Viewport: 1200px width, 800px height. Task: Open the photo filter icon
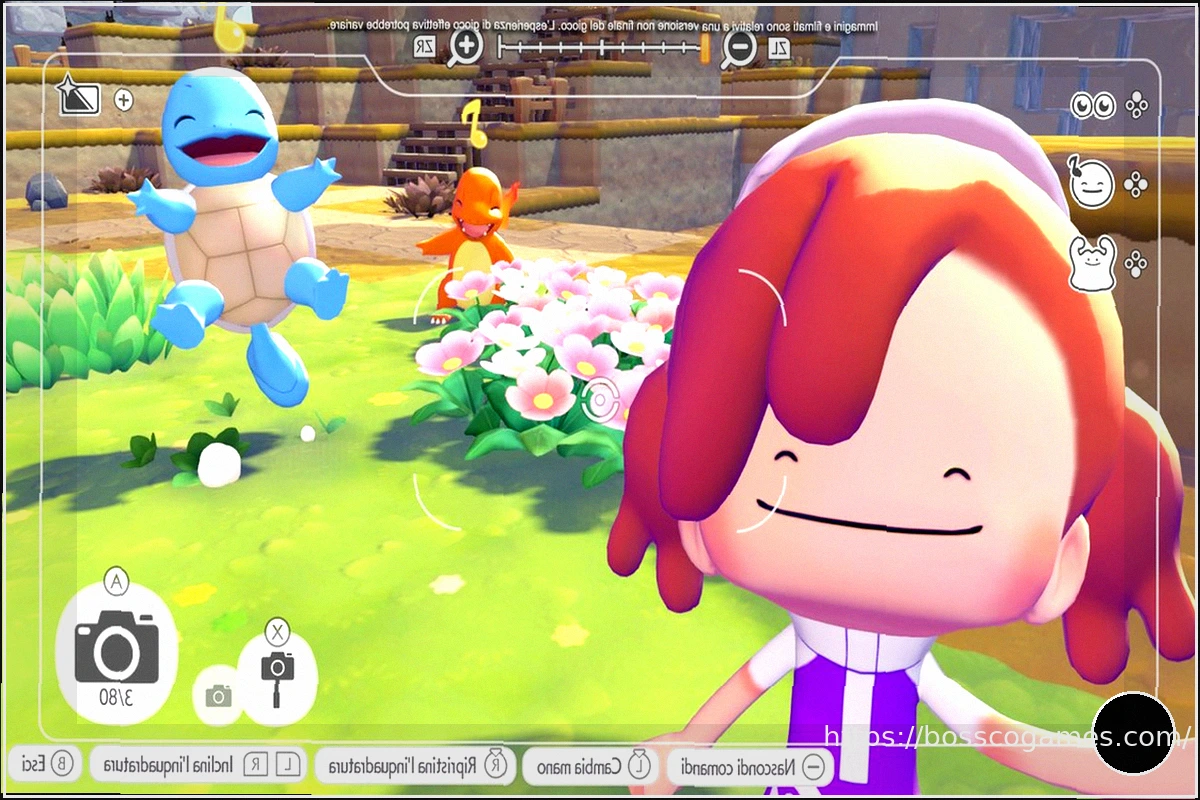tap(77, 97)
